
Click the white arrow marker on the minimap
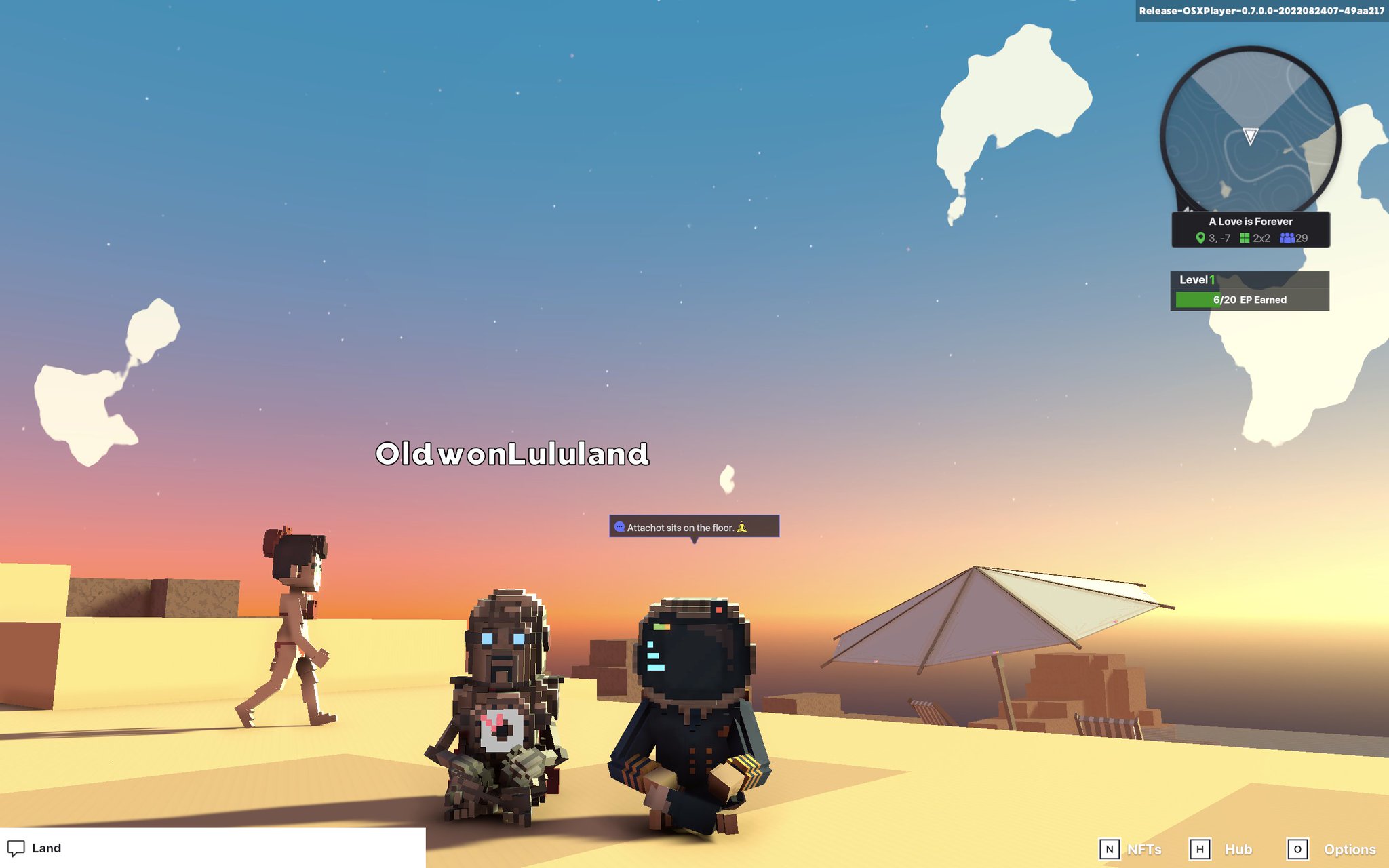pyautogui.click(x=1250, y=138)
